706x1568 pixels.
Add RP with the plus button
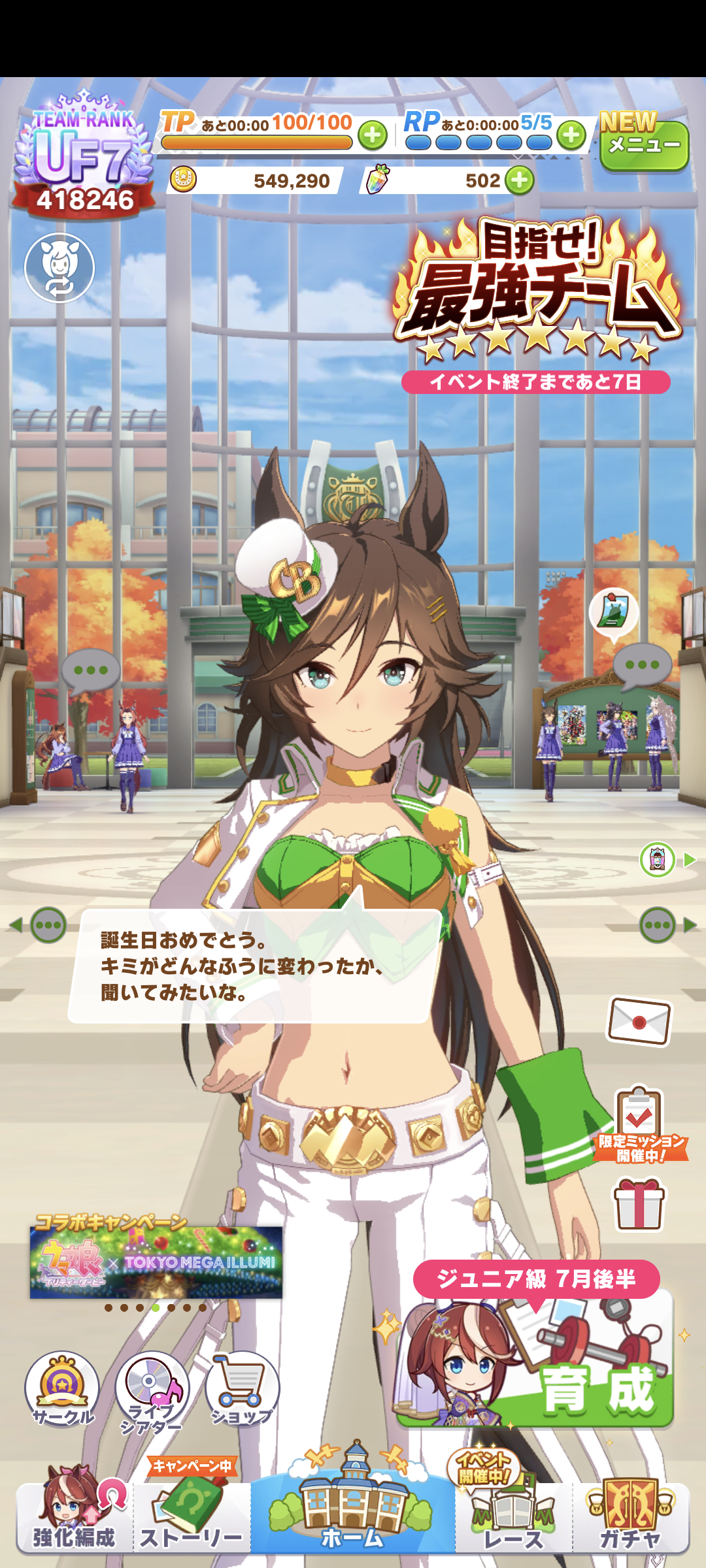[x=571, y=135]
